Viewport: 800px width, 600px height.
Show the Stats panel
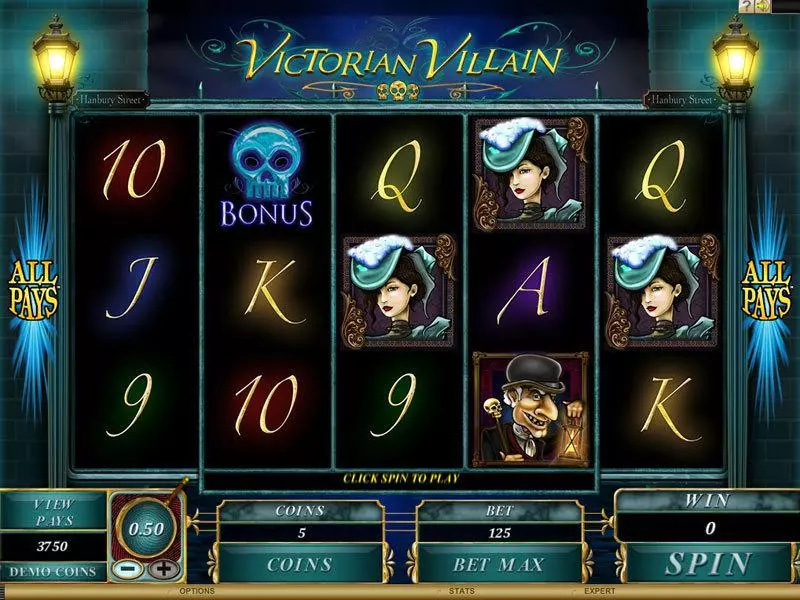(462, 593)
